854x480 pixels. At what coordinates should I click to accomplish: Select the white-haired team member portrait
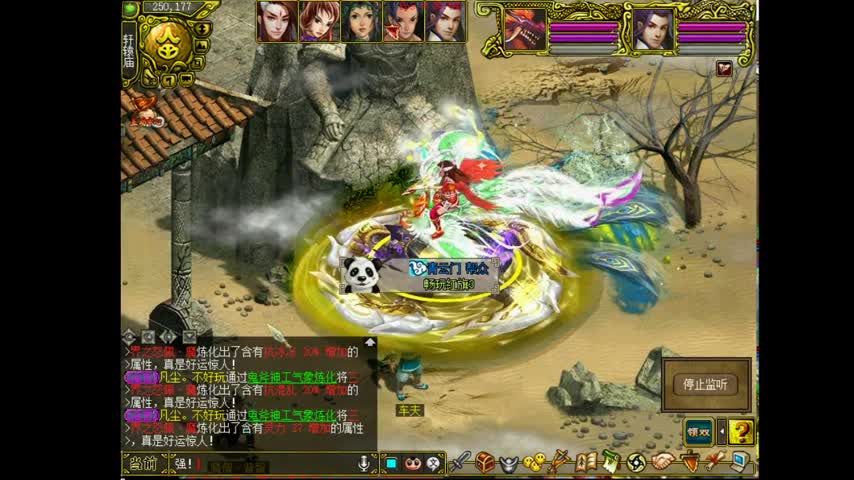coord(276,22)
